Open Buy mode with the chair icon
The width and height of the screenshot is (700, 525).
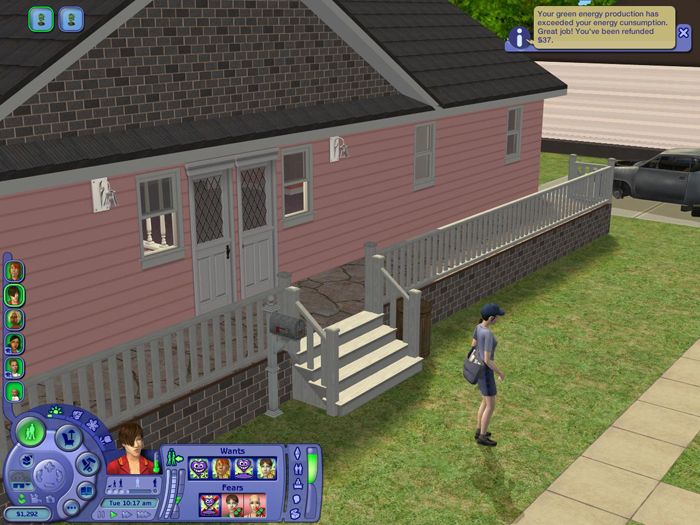tap(68, 436)
